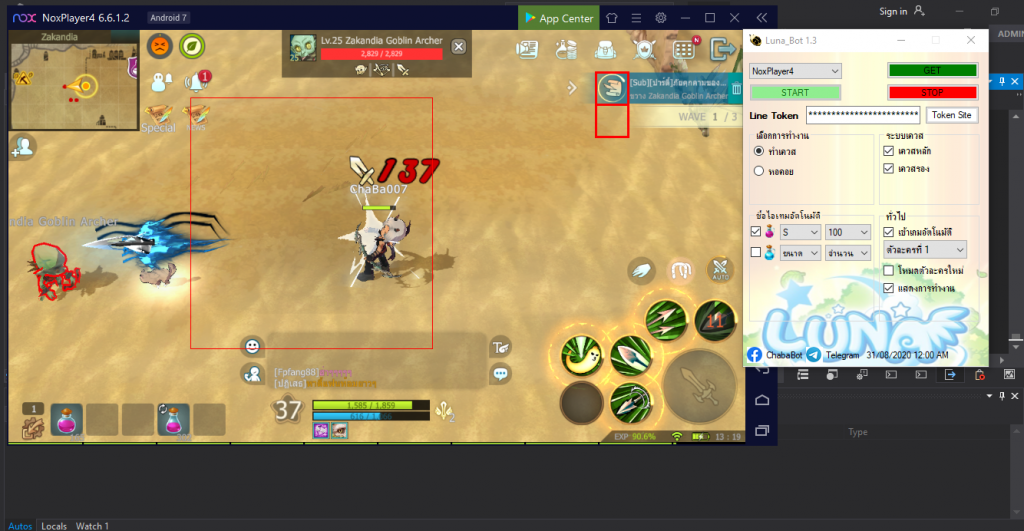Open the angry face status icon
The height and width of the screenshot is (531, 1024).
(x=159, y=46)
